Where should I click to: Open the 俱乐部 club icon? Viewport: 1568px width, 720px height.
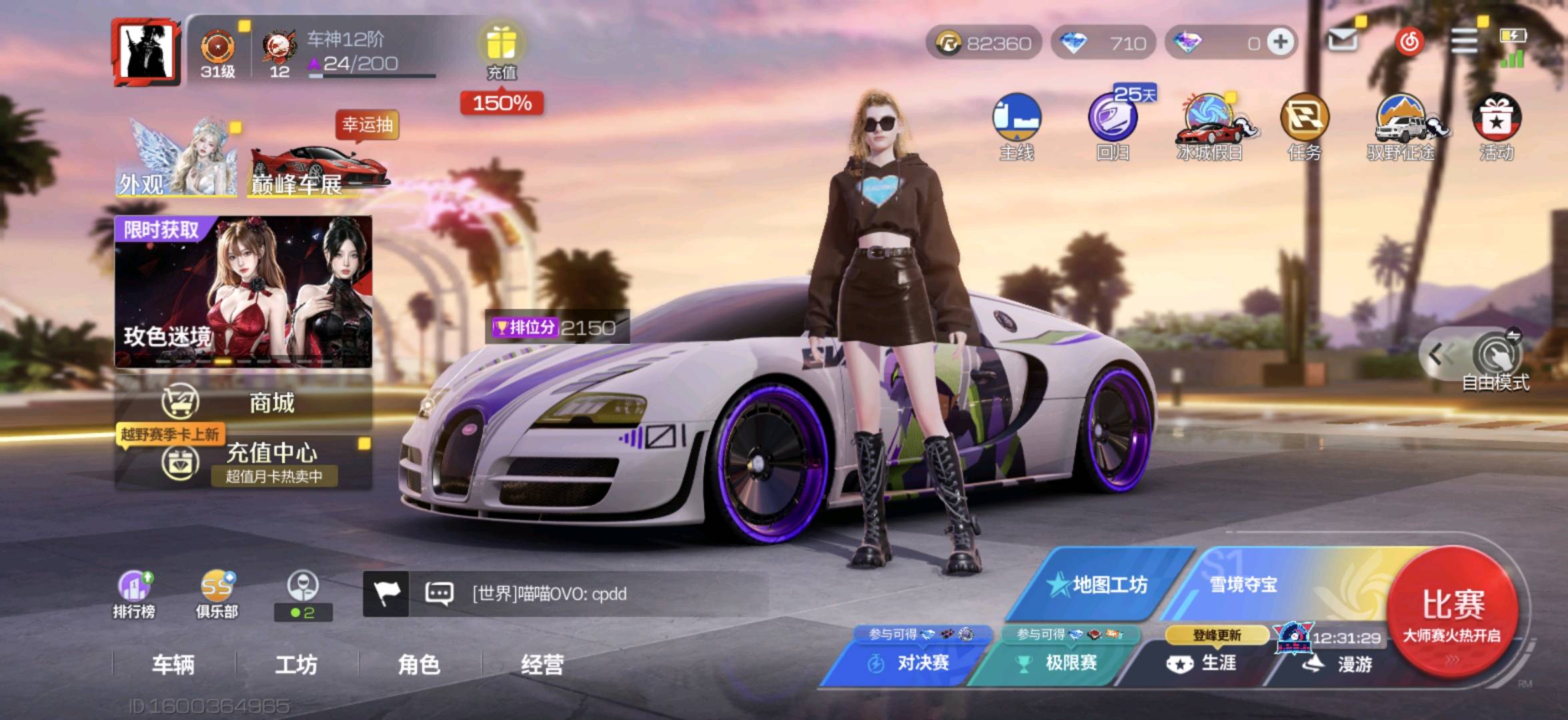[217, 595]
